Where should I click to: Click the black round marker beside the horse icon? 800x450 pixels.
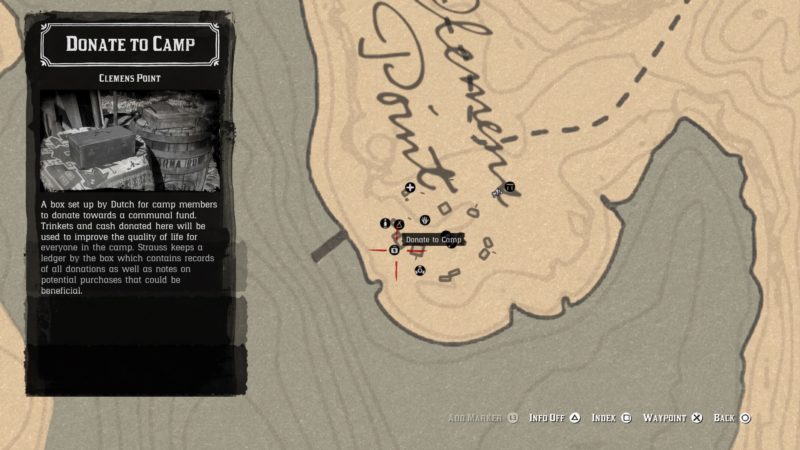coord(509,186)
